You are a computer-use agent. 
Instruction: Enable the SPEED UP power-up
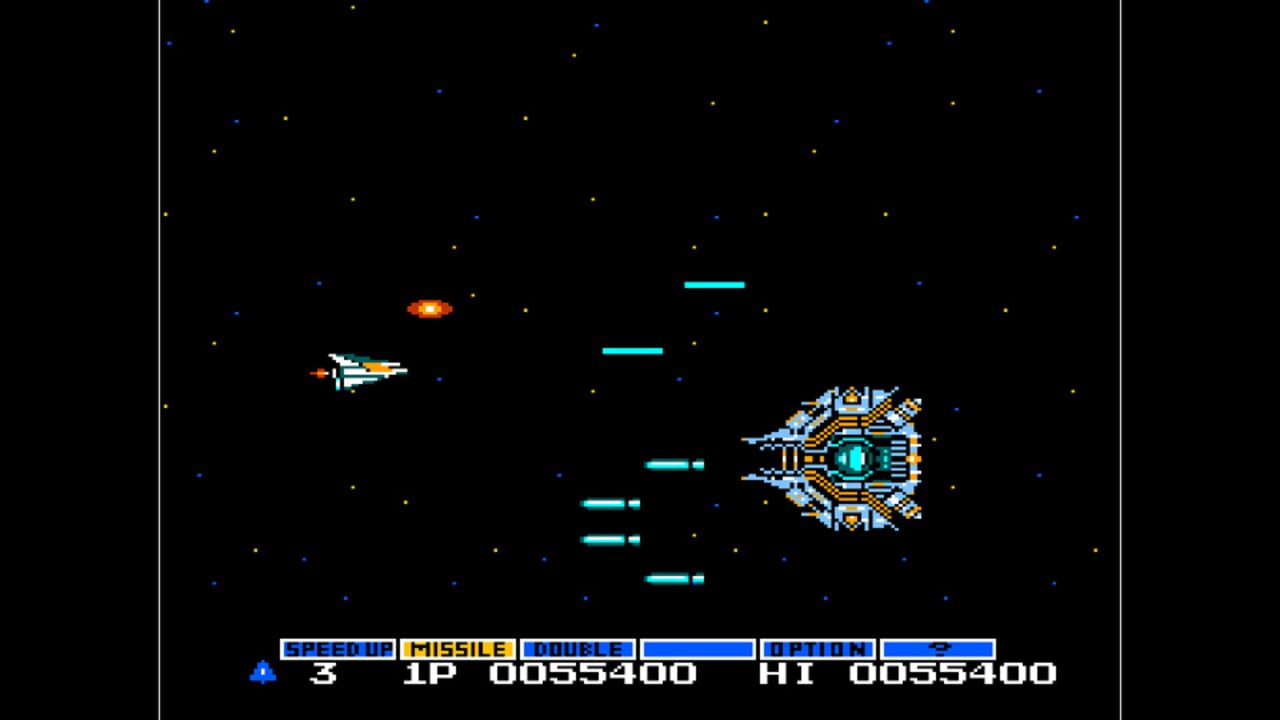click(340, 649)
